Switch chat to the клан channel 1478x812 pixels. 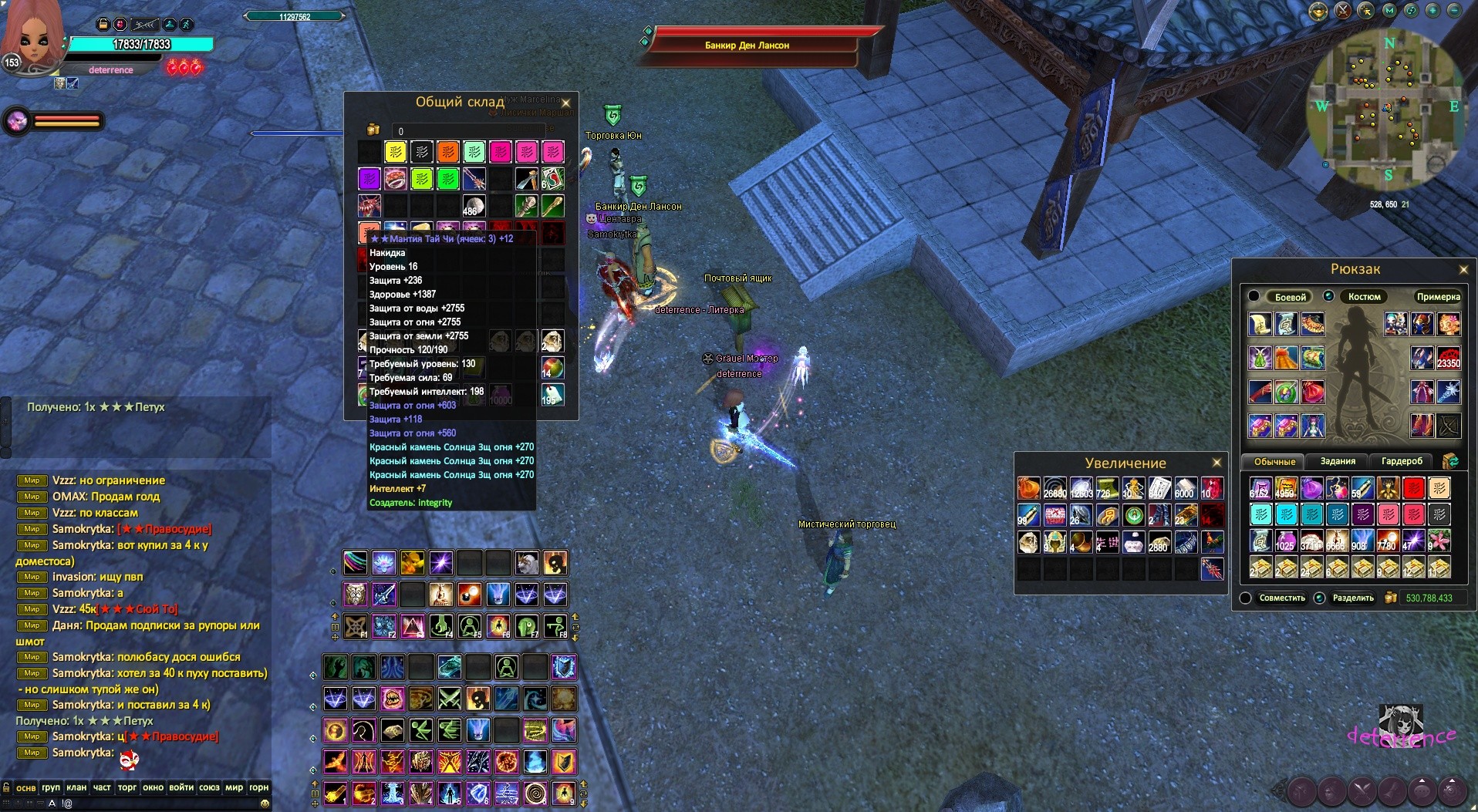click(76, 787)
